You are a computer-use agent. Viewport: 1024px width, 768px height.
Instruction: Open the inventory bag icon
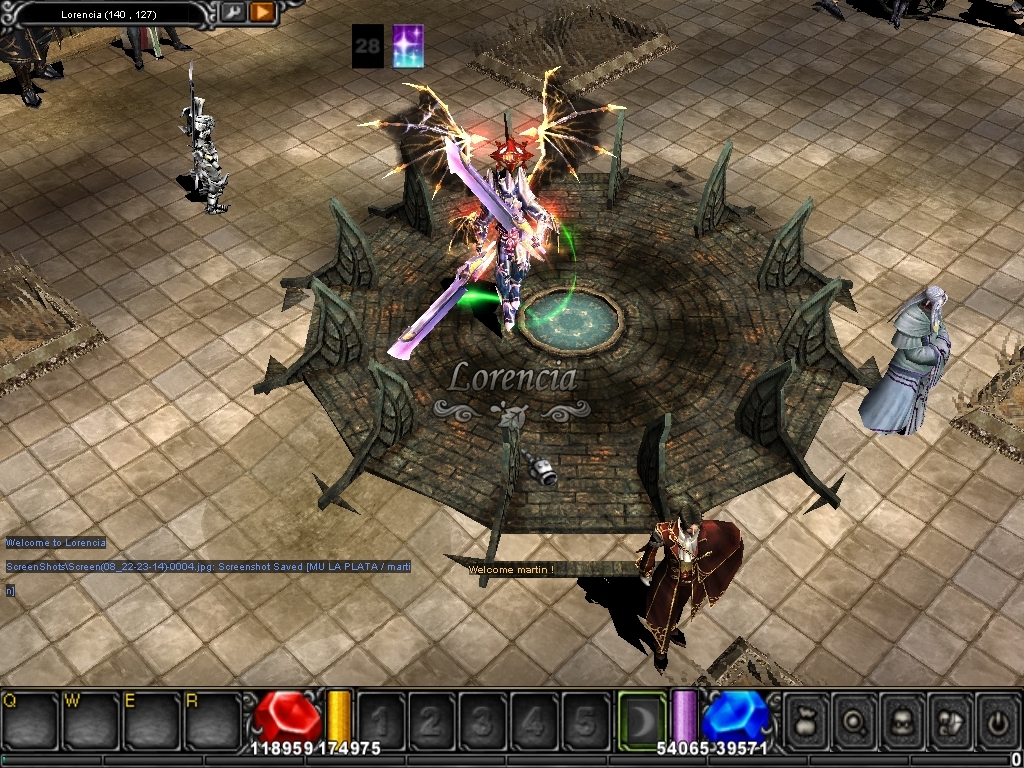point(807,719)
